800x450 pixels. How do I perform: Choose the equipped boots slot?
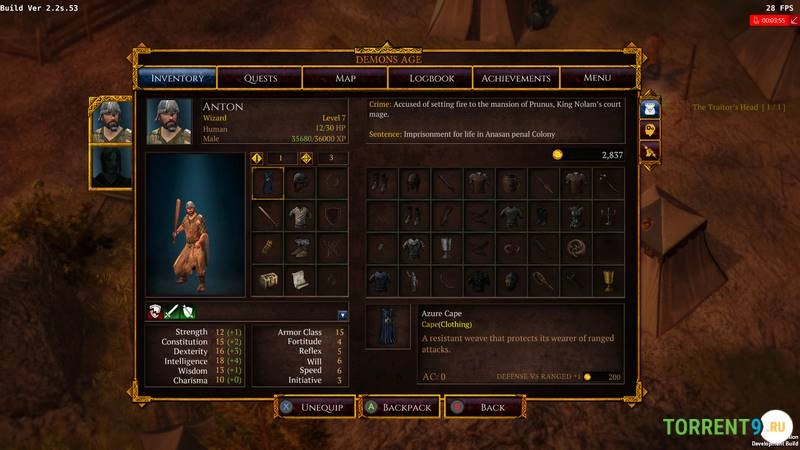tap(300, 248)
